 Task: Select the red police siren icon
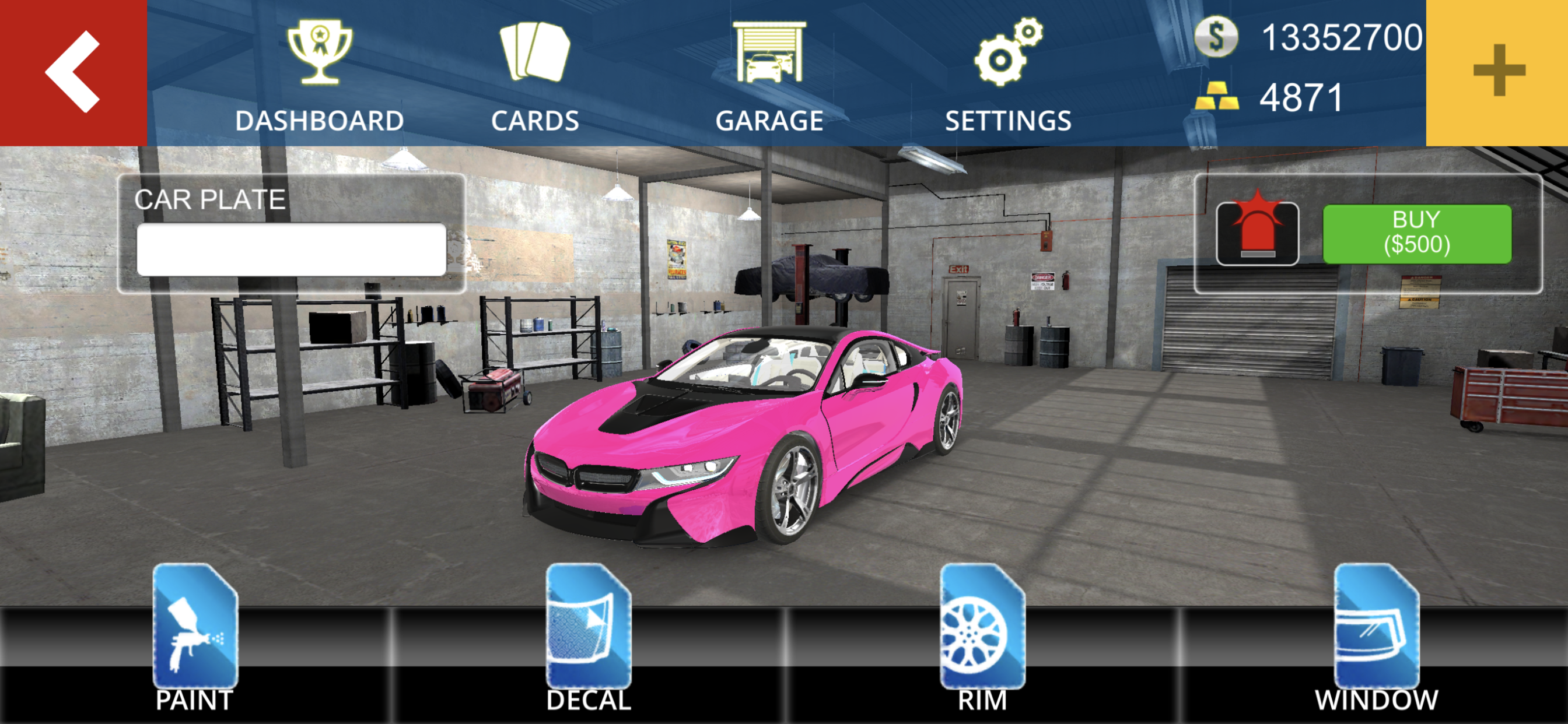tap(1257, 234)
